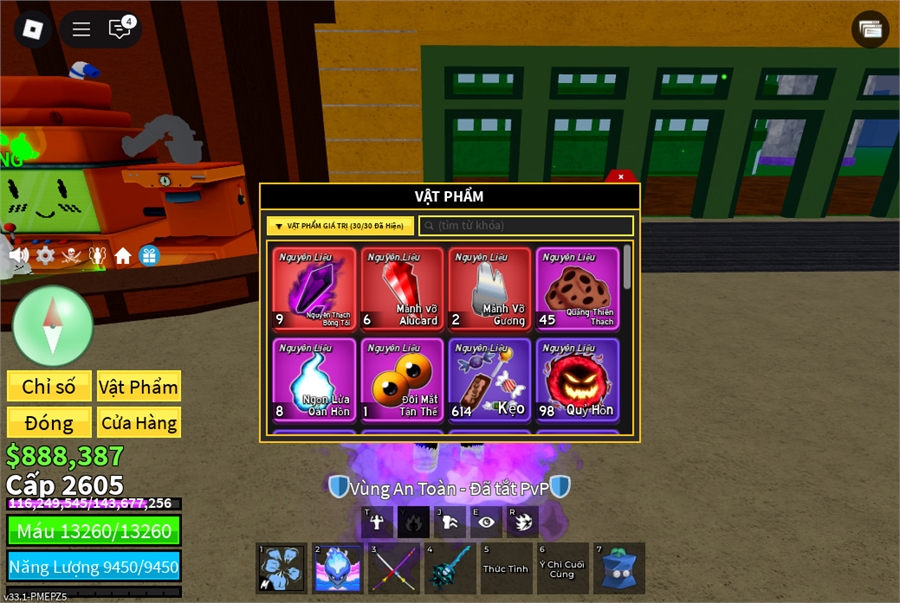Open the gear settings icon

click(x=45, y=256)
